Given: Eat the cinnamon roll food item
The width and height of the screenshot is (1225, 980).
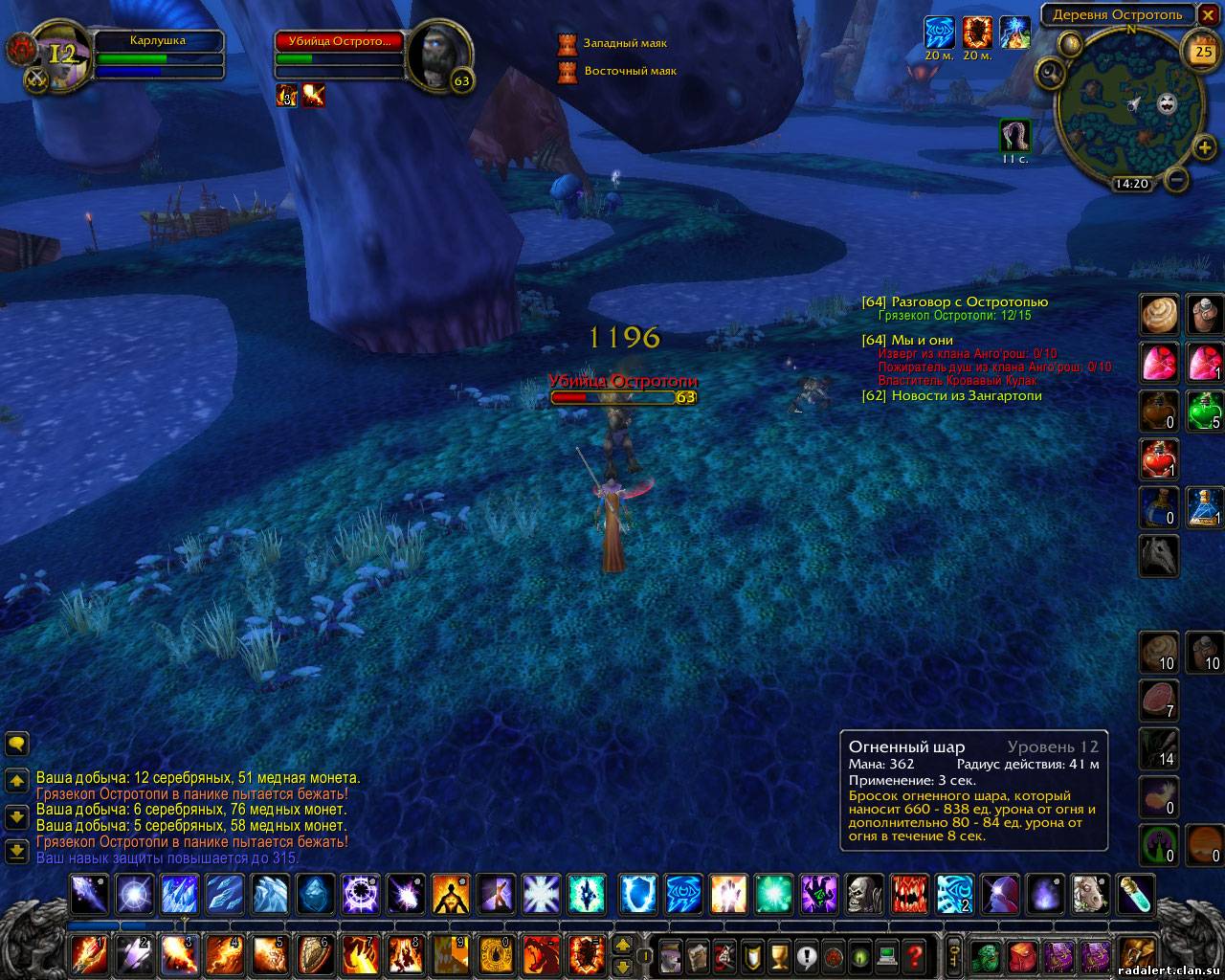Looking at the screenshot, I should (x=1158, y=314).
